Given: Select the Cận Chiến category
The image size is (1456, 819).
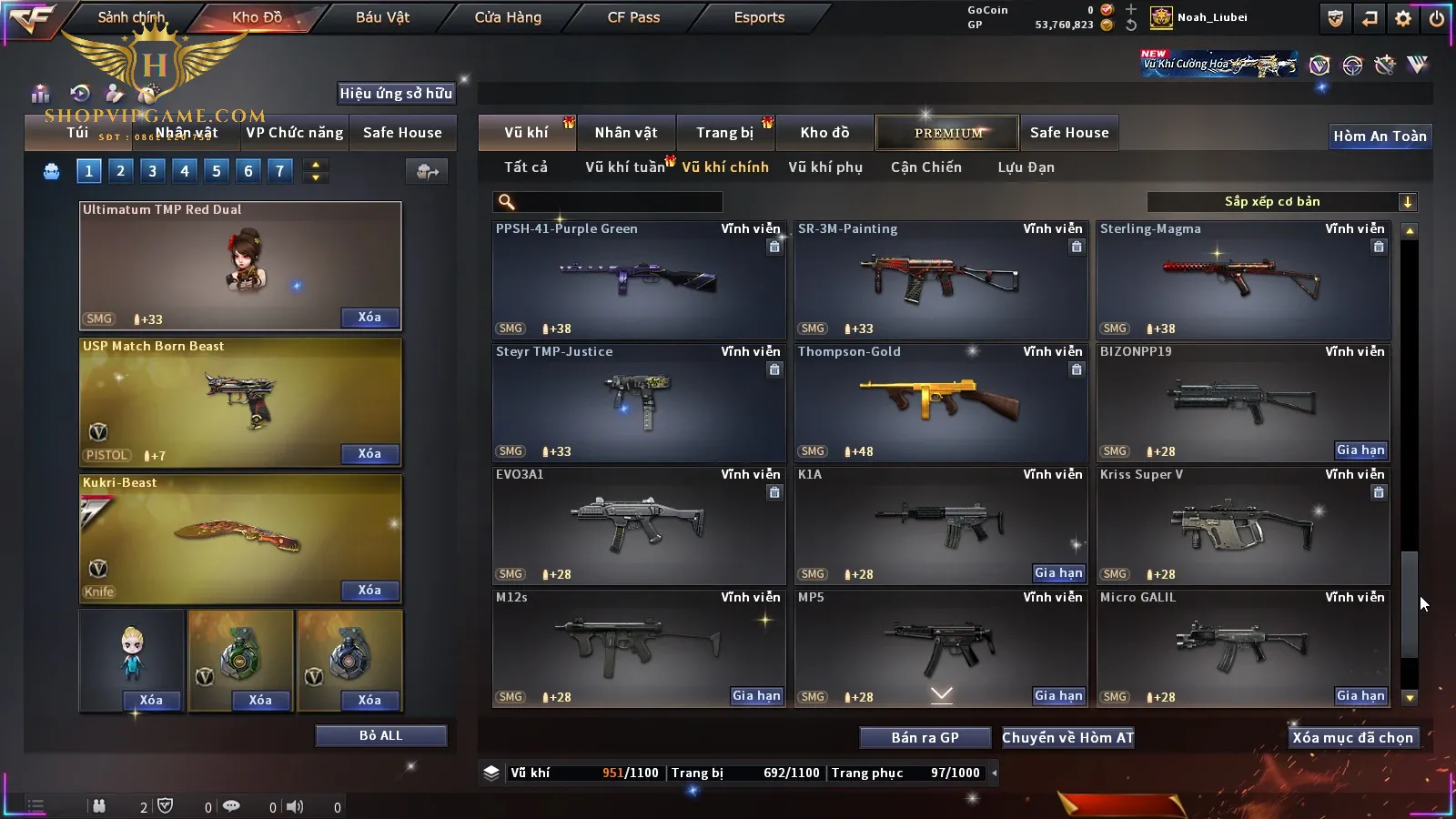Looking at the screenshot, I should (925, 167).
